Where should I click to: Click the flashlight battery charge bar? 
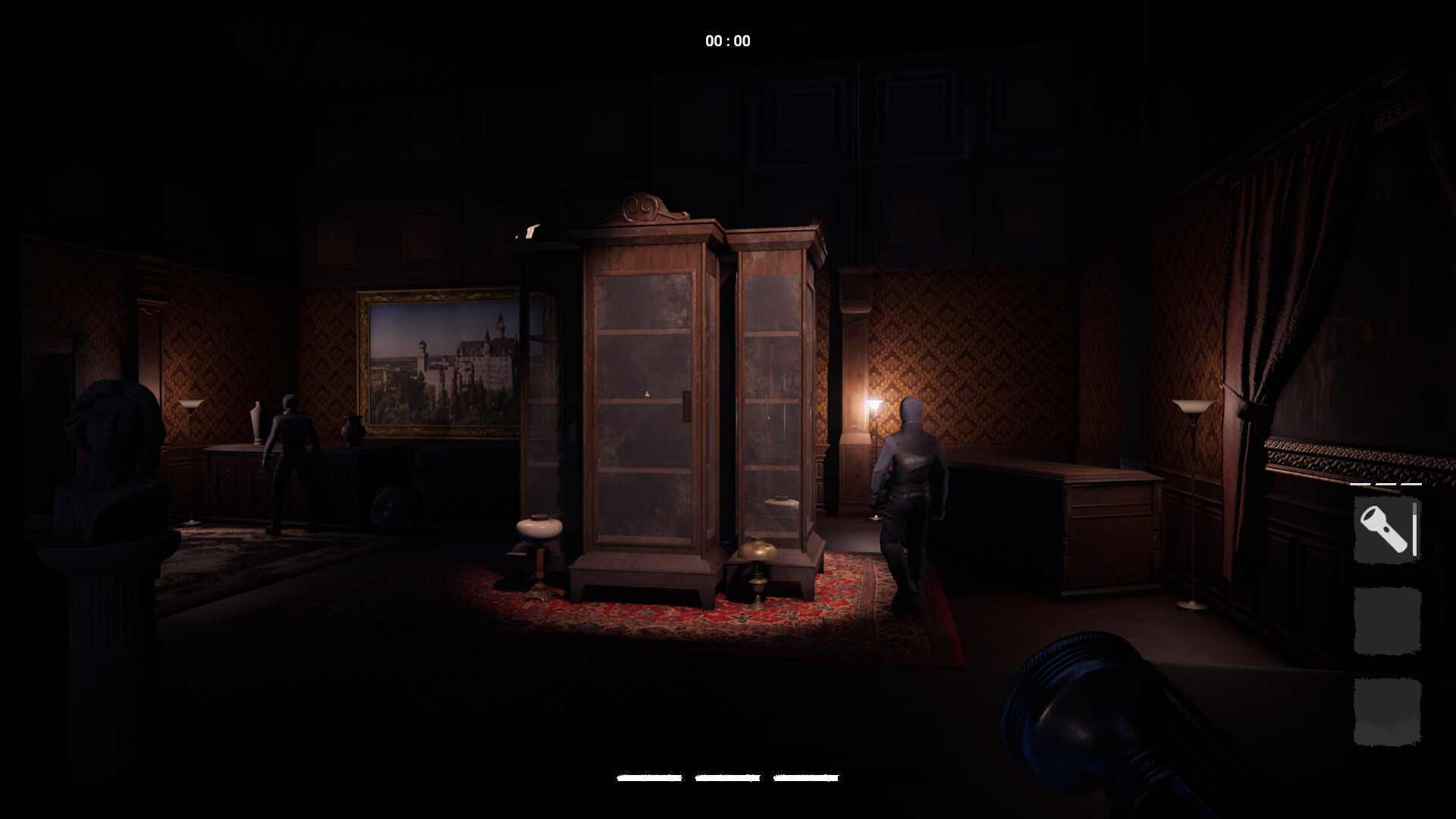coord(1414,531)
